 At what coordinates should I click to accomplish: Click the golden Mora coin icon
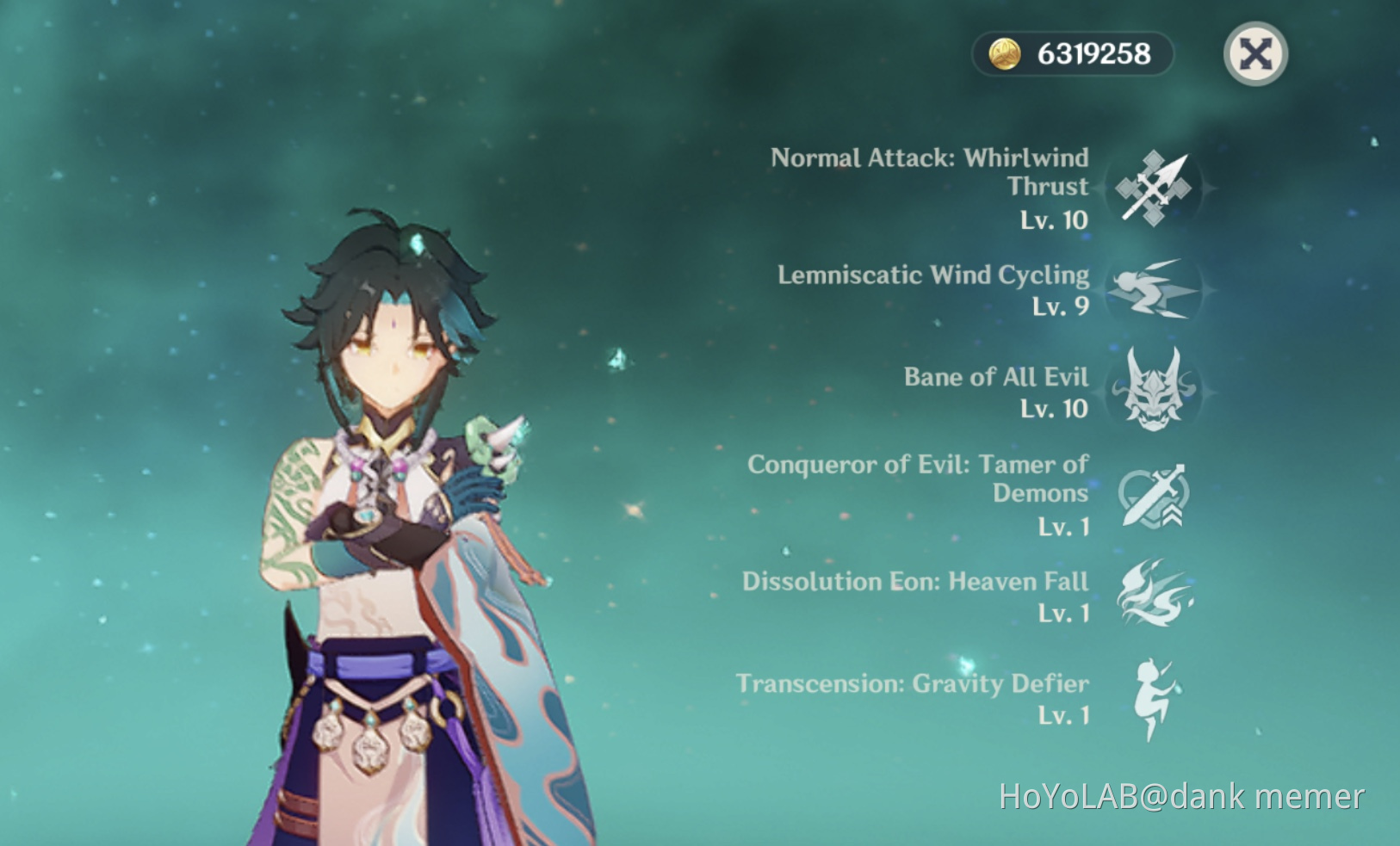pos(1006,53)
